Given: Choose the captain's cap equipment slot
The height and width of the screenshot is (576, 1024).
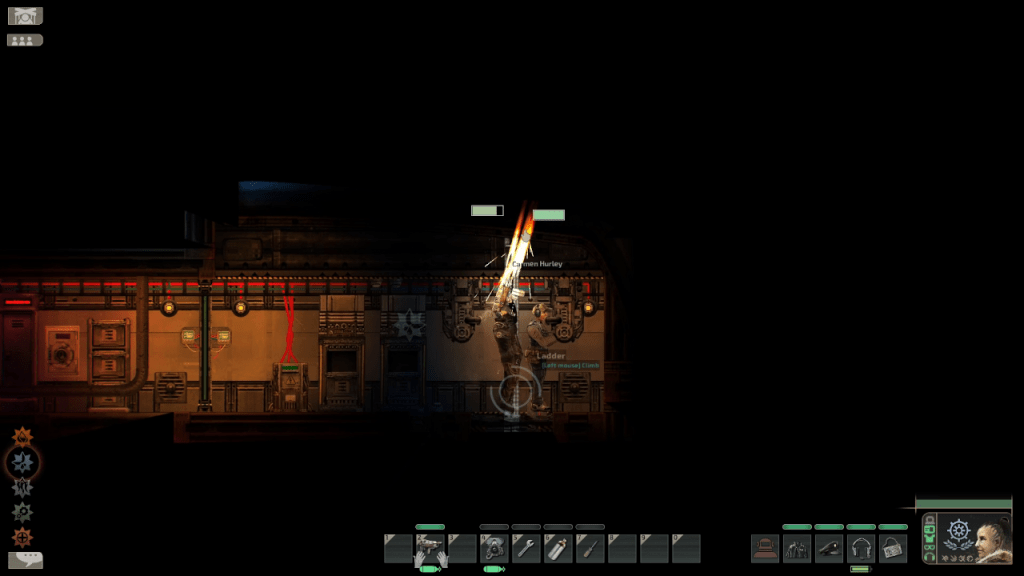Looking at the screenshot, I should 829,548.
